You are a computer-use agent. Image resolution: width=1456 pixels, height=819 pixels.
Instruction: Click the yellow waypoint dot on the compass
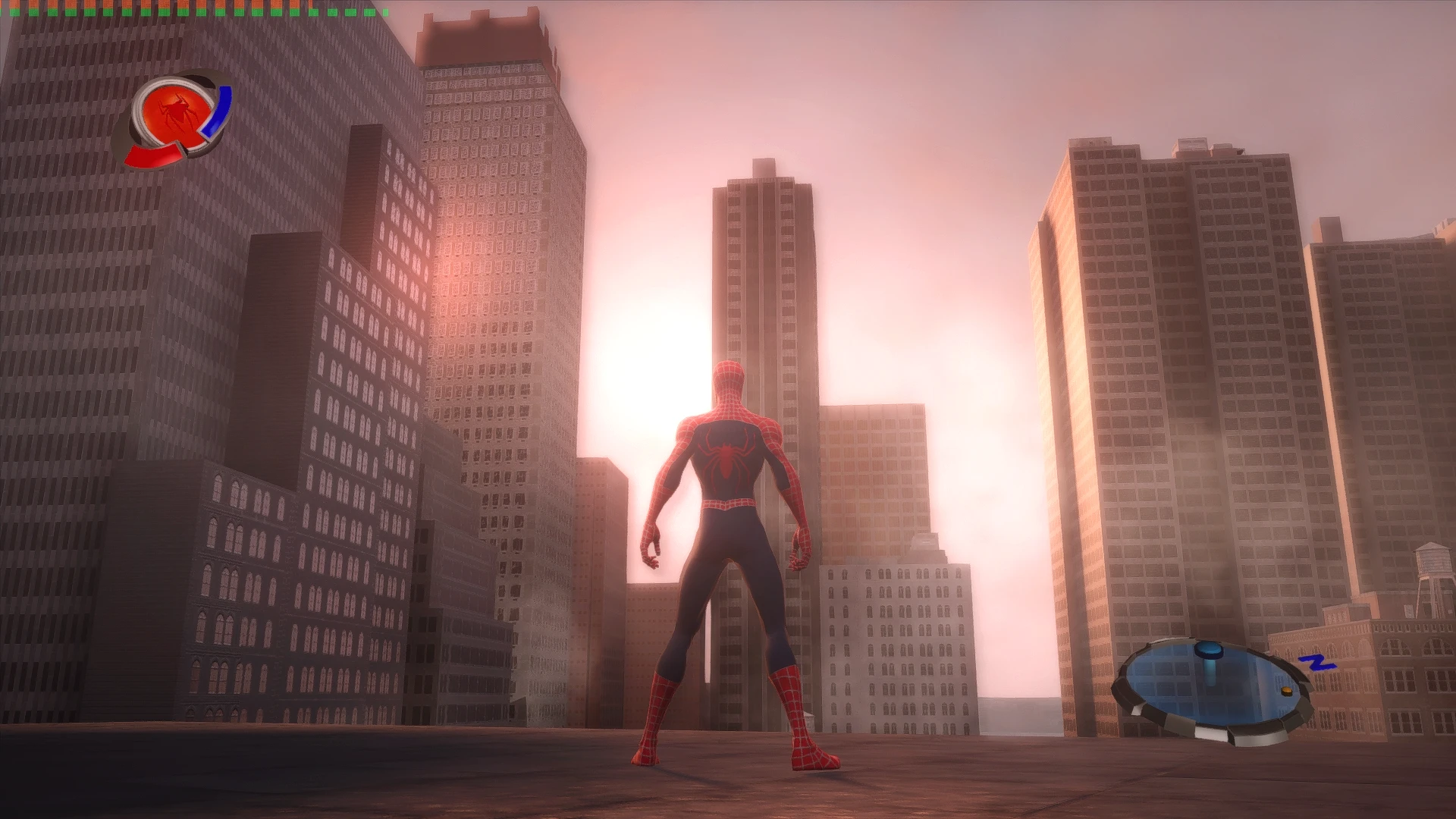[1287, 692]
